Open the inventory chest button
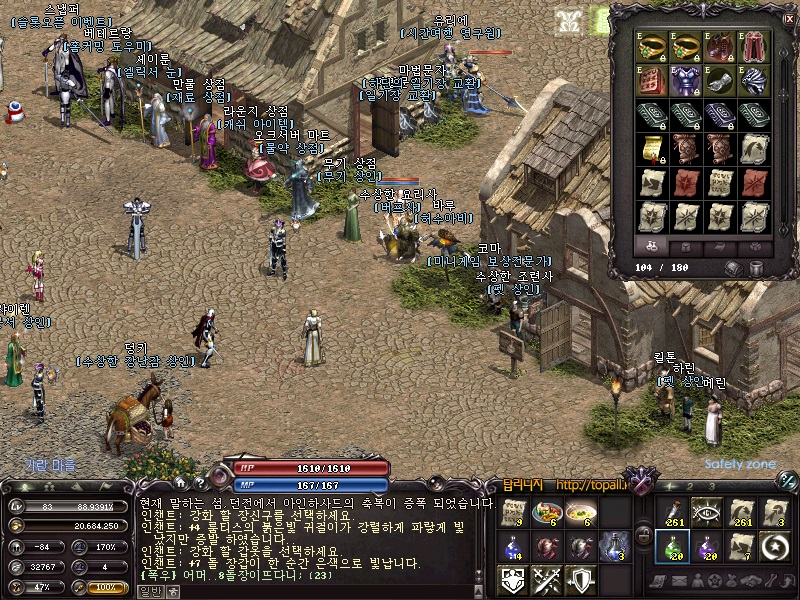 pyautogui.click(x=735, y=268)
